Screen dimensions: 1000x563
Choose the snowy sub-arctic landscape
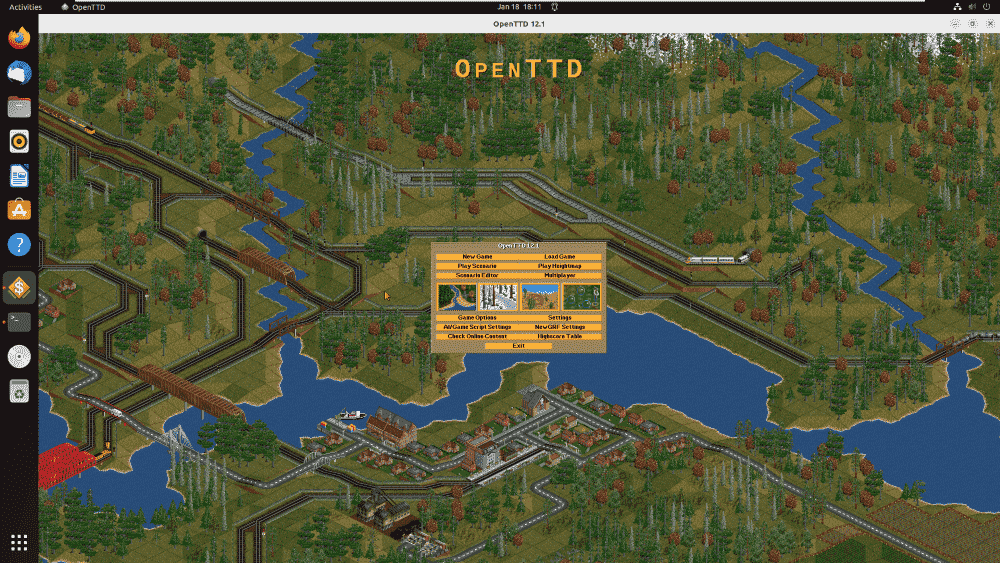[x=498, y=296]
